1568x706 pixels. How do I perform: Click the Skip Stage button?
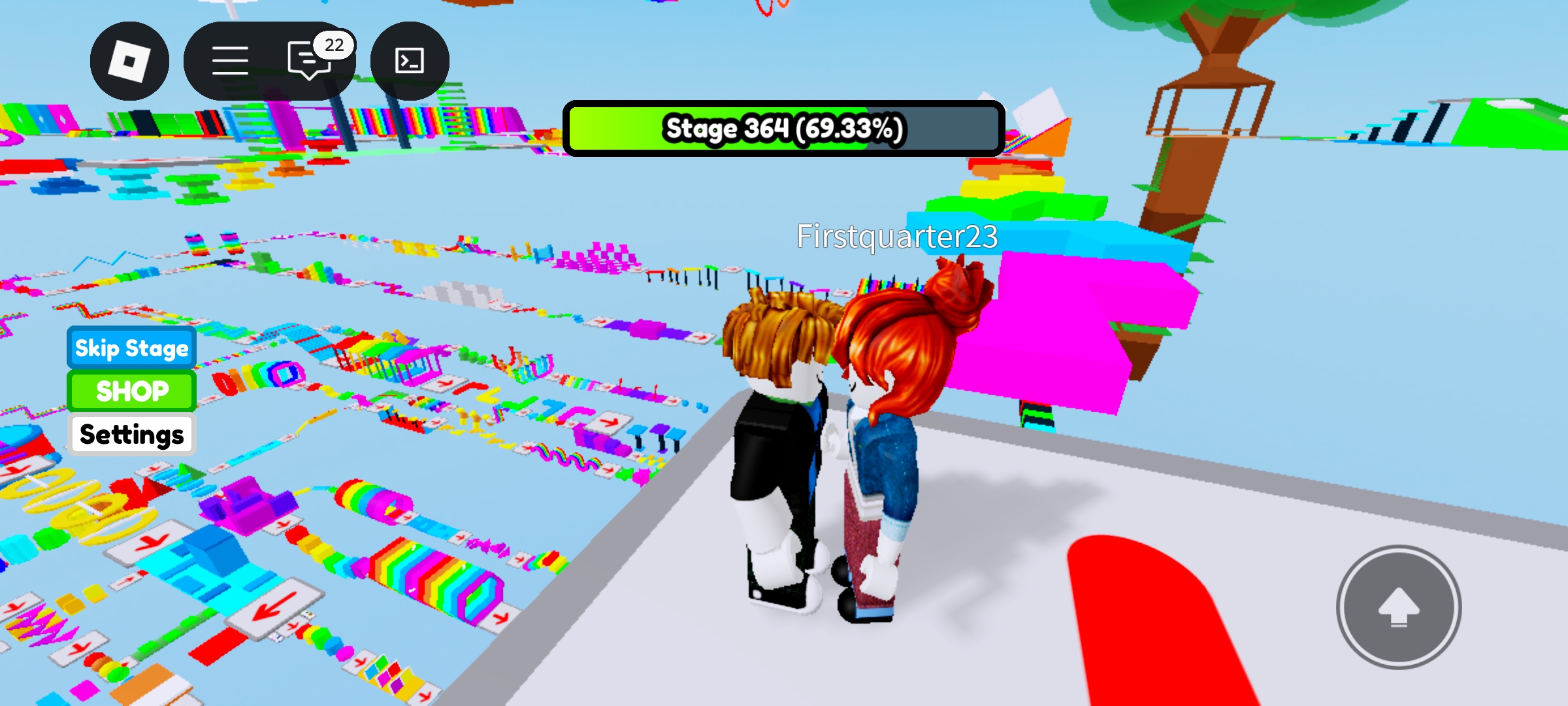[x=131, y=348]
